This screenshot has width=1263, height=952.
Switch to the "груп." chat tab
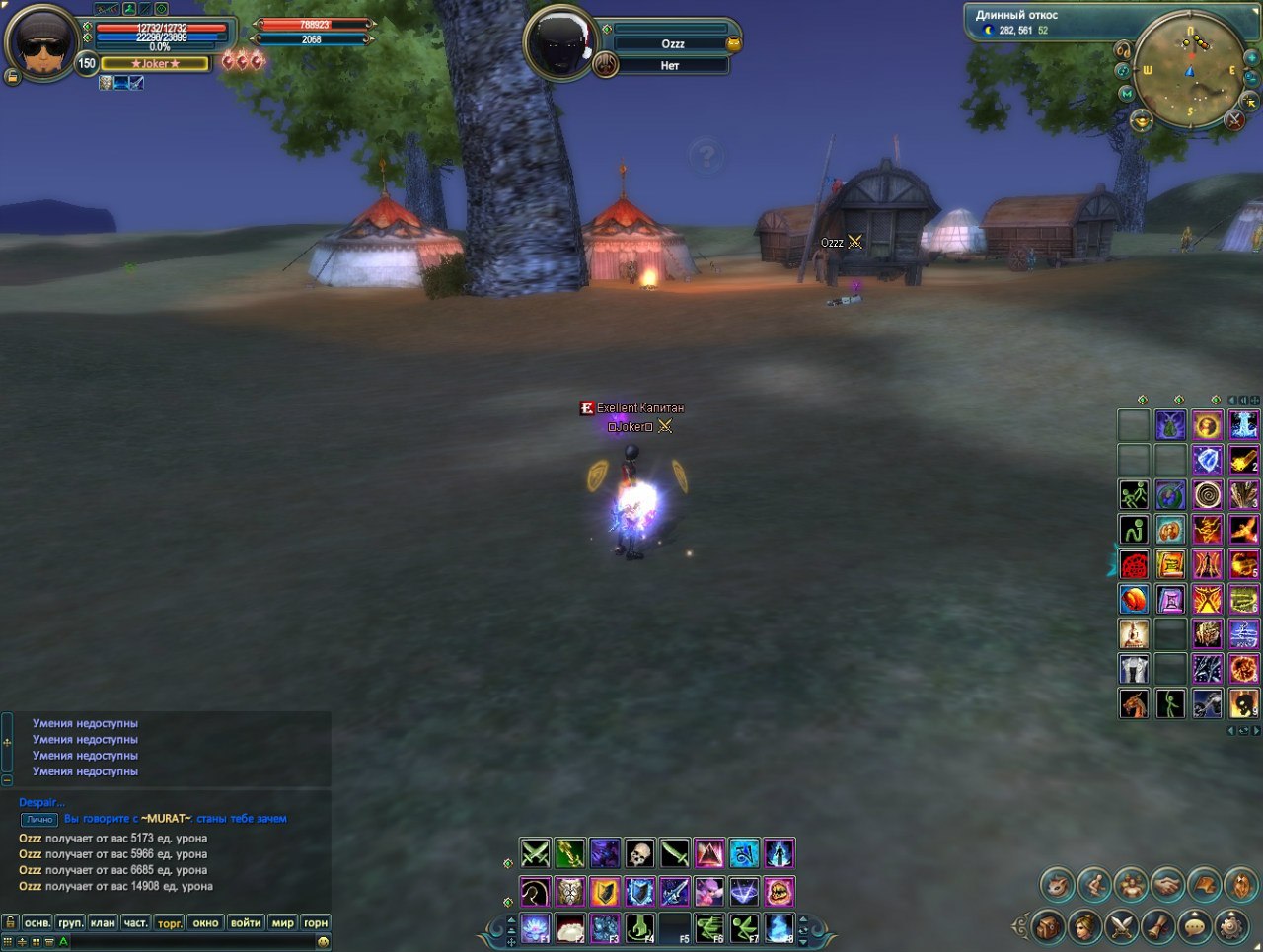click(70, 923)
